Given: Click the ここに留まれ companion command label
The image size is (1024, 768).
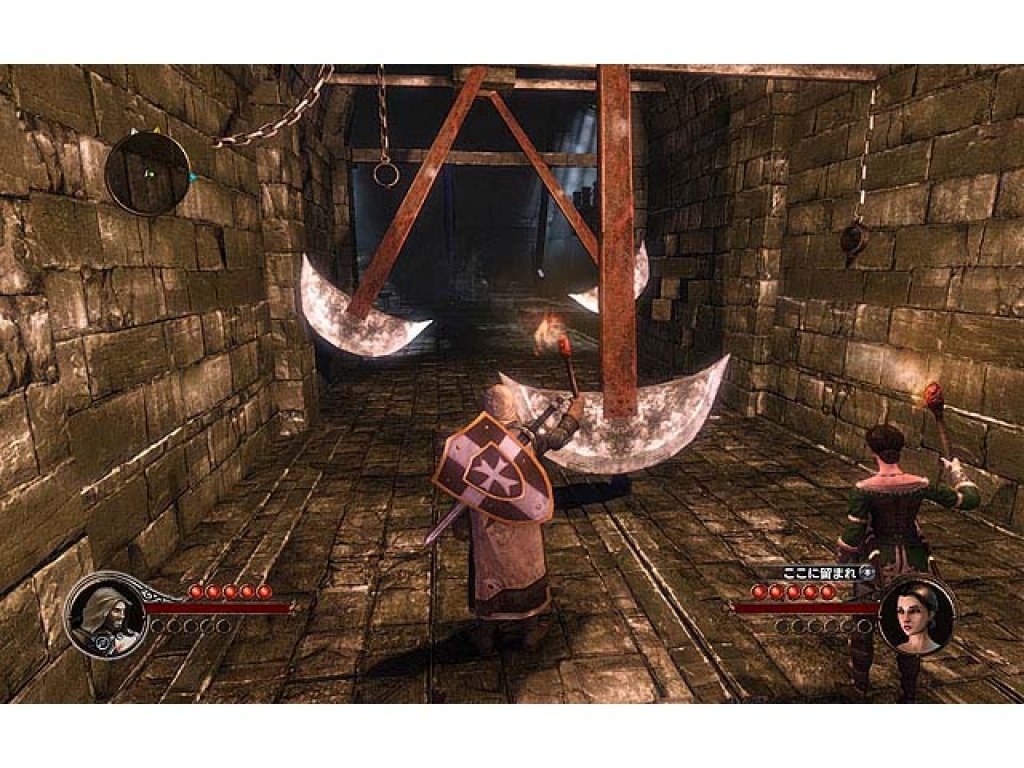Looking at the screenshot, I should point(820,574).
